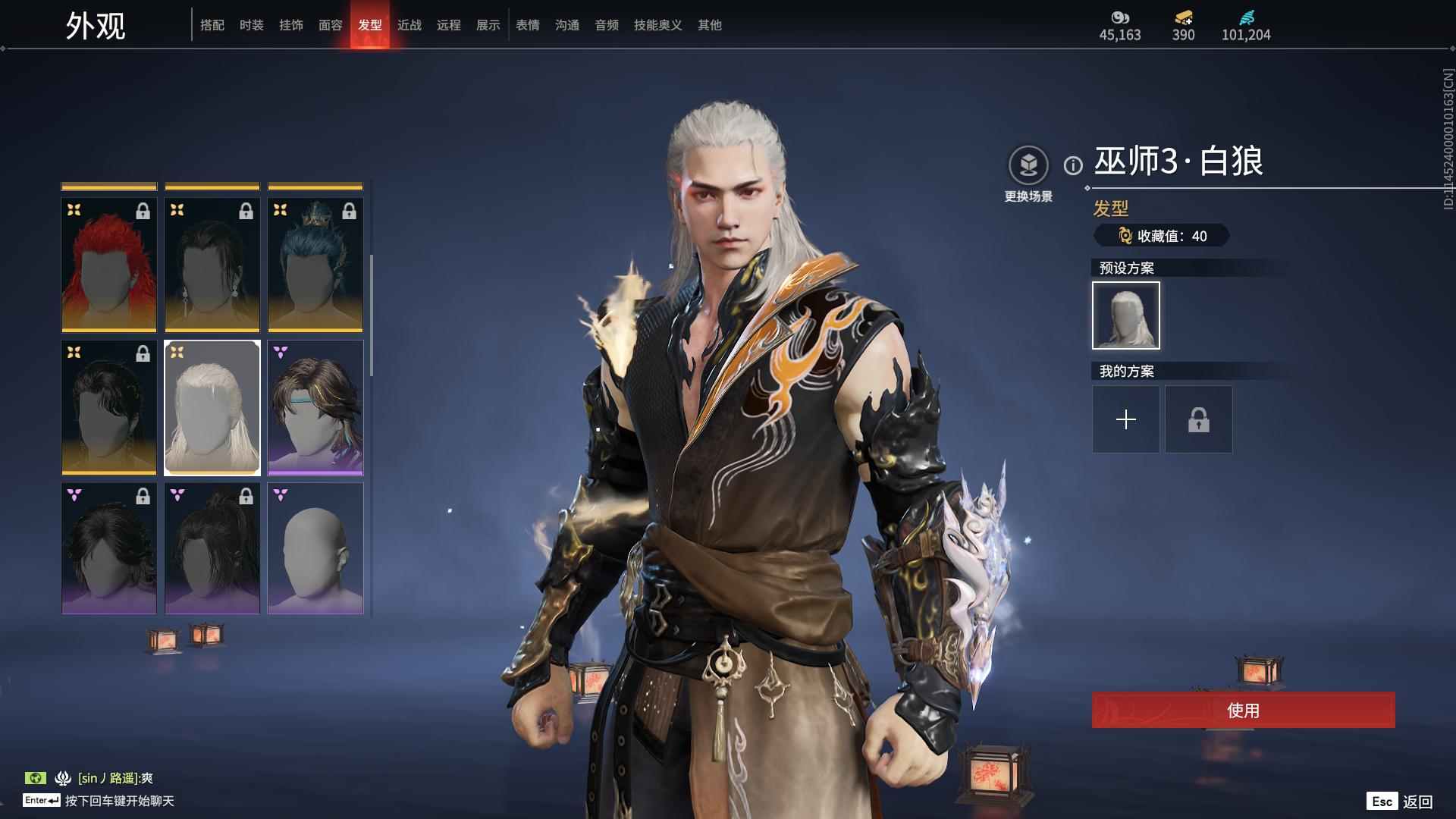Screen dimensions: 1456x819
Task: Open the info icon beside 巫师3·白狼
Action: 1073,165
